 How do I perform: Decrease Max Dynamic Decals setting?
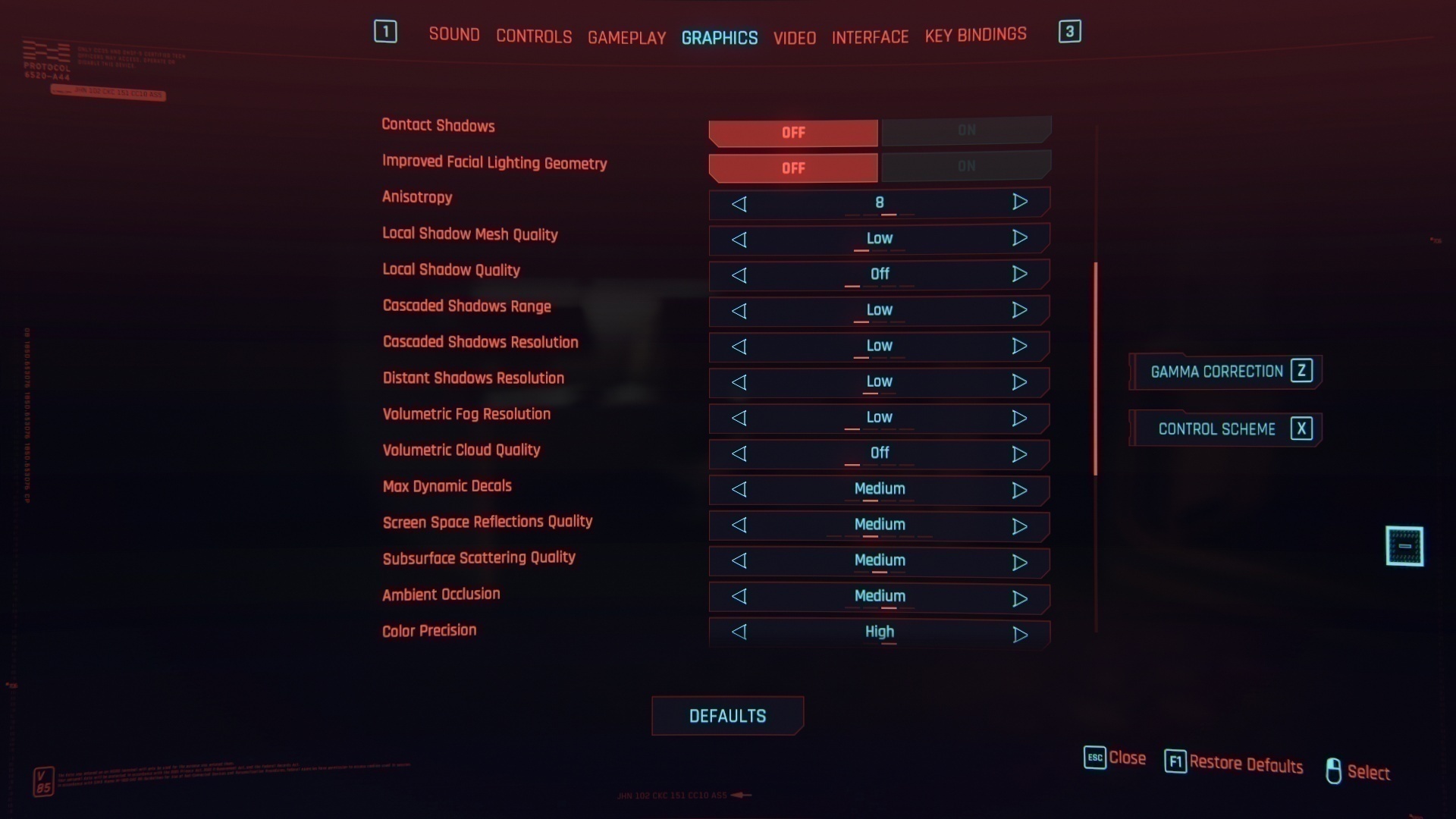click(x=739, y=490)
